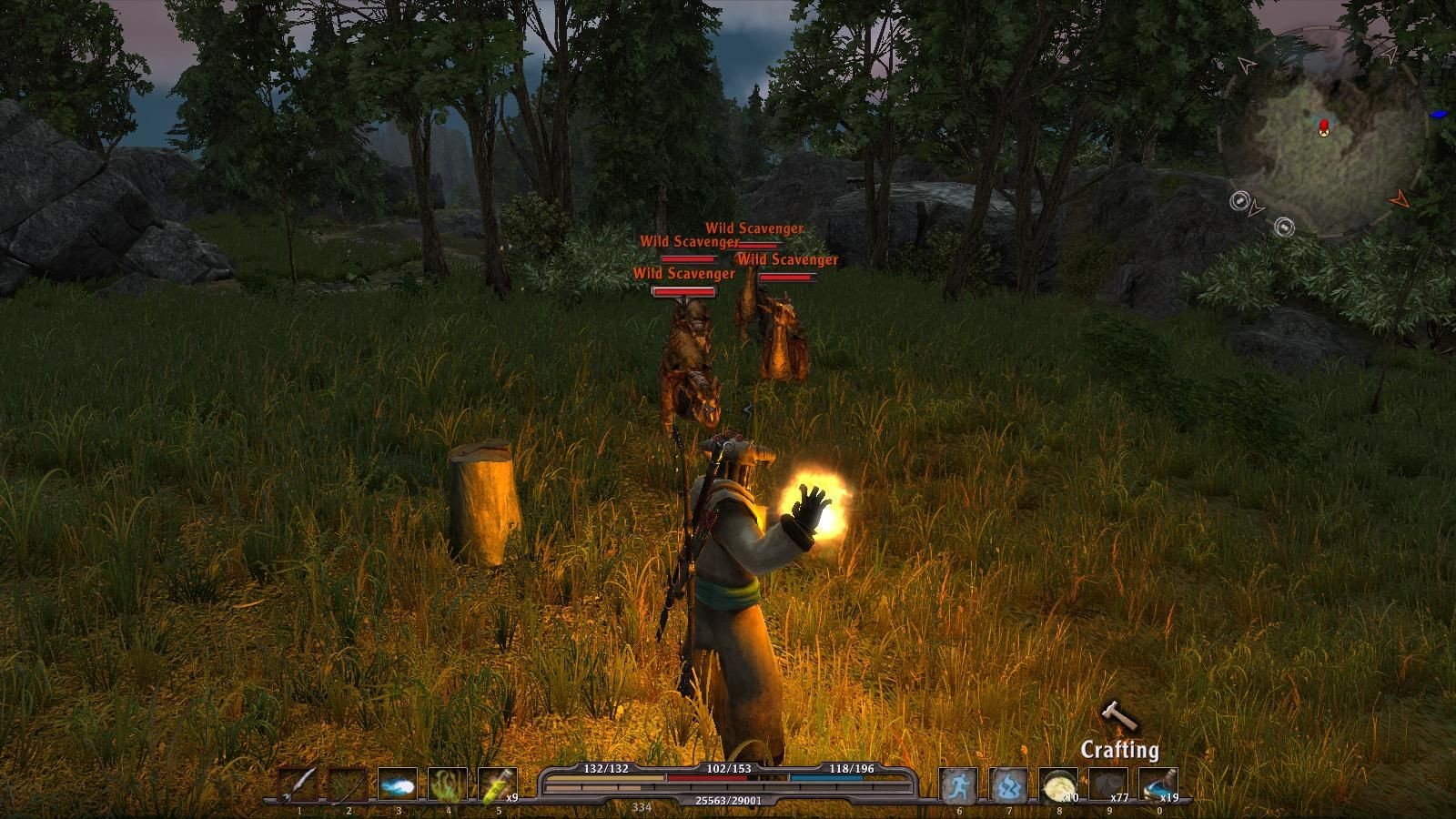Activate the sprint running-figure skill
The width and height of the screenshot is (1456, 819).
959,784
